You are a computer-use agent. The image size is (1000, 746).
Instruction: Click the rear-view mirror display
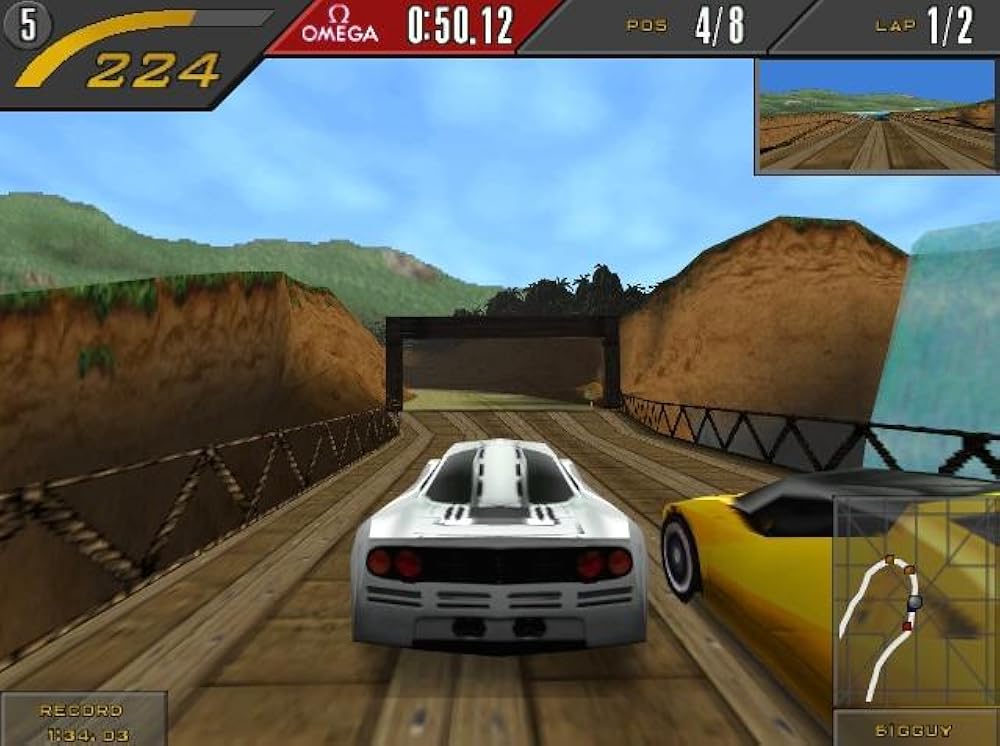click(876, 116)
